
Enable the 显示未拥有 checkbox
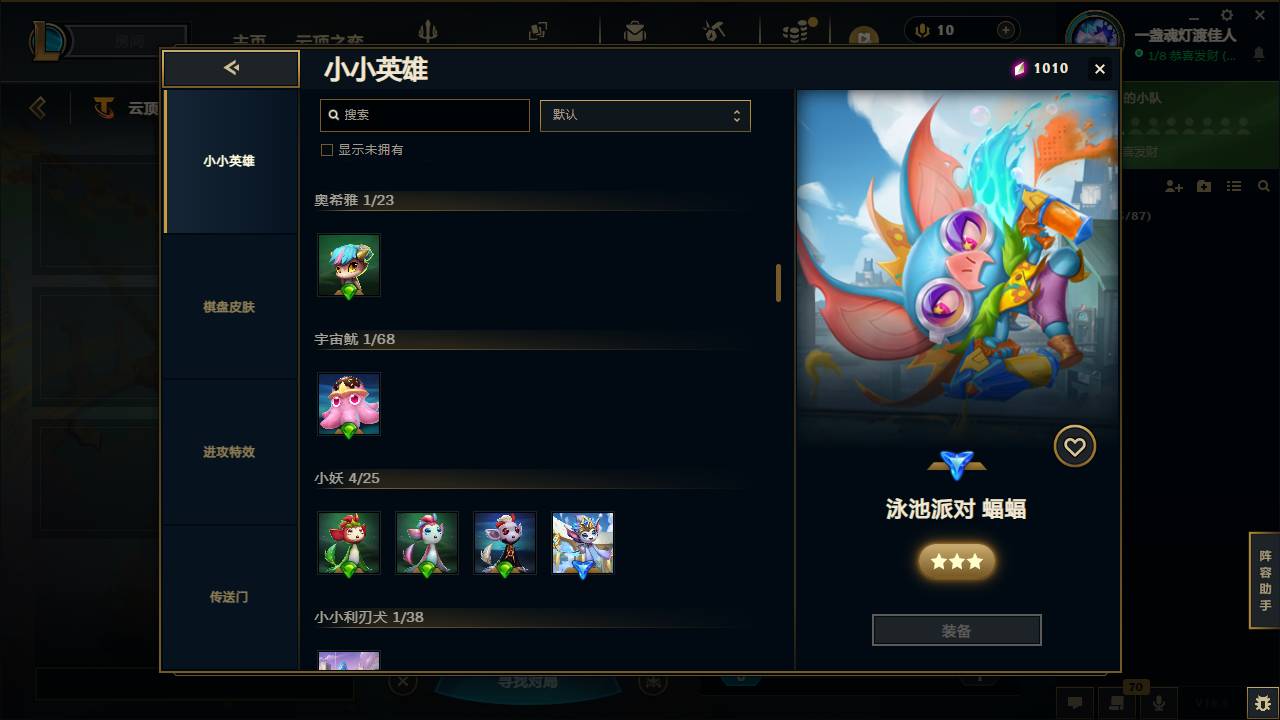click(x=326, y=149)
